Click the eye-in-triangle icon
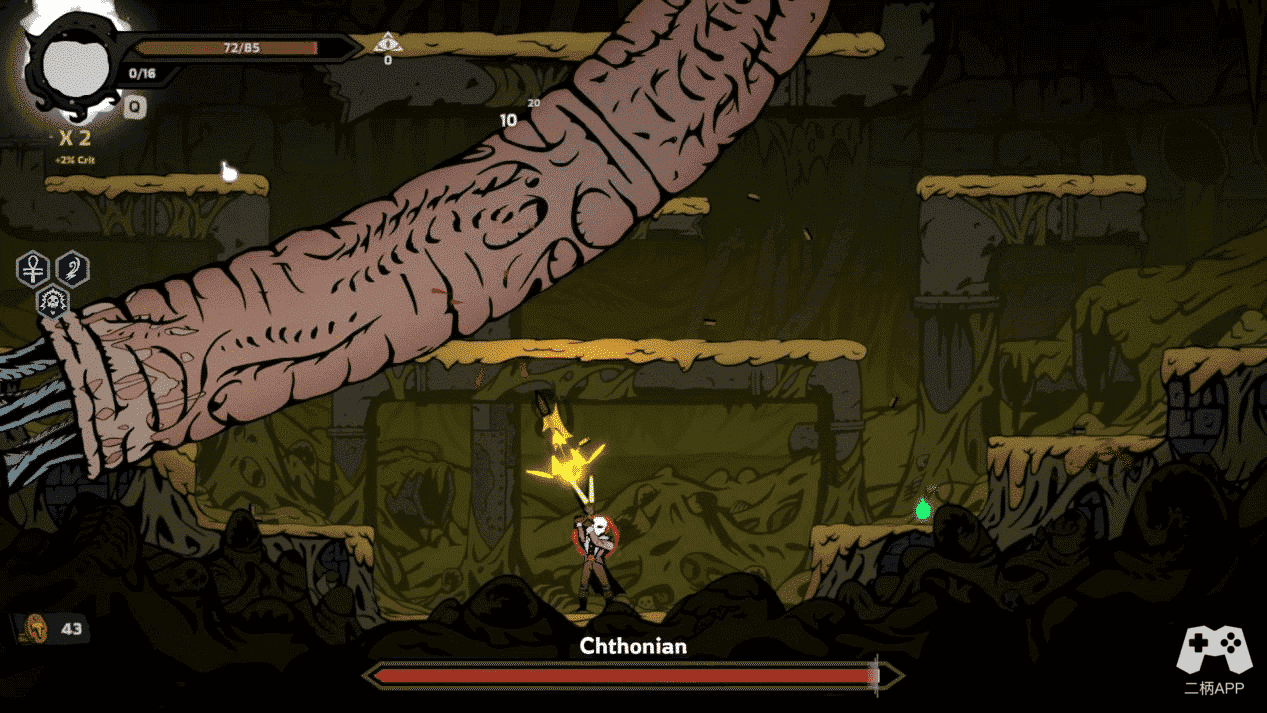The height and width of the screenshot is (713, 1267). [x=387, y=43]
